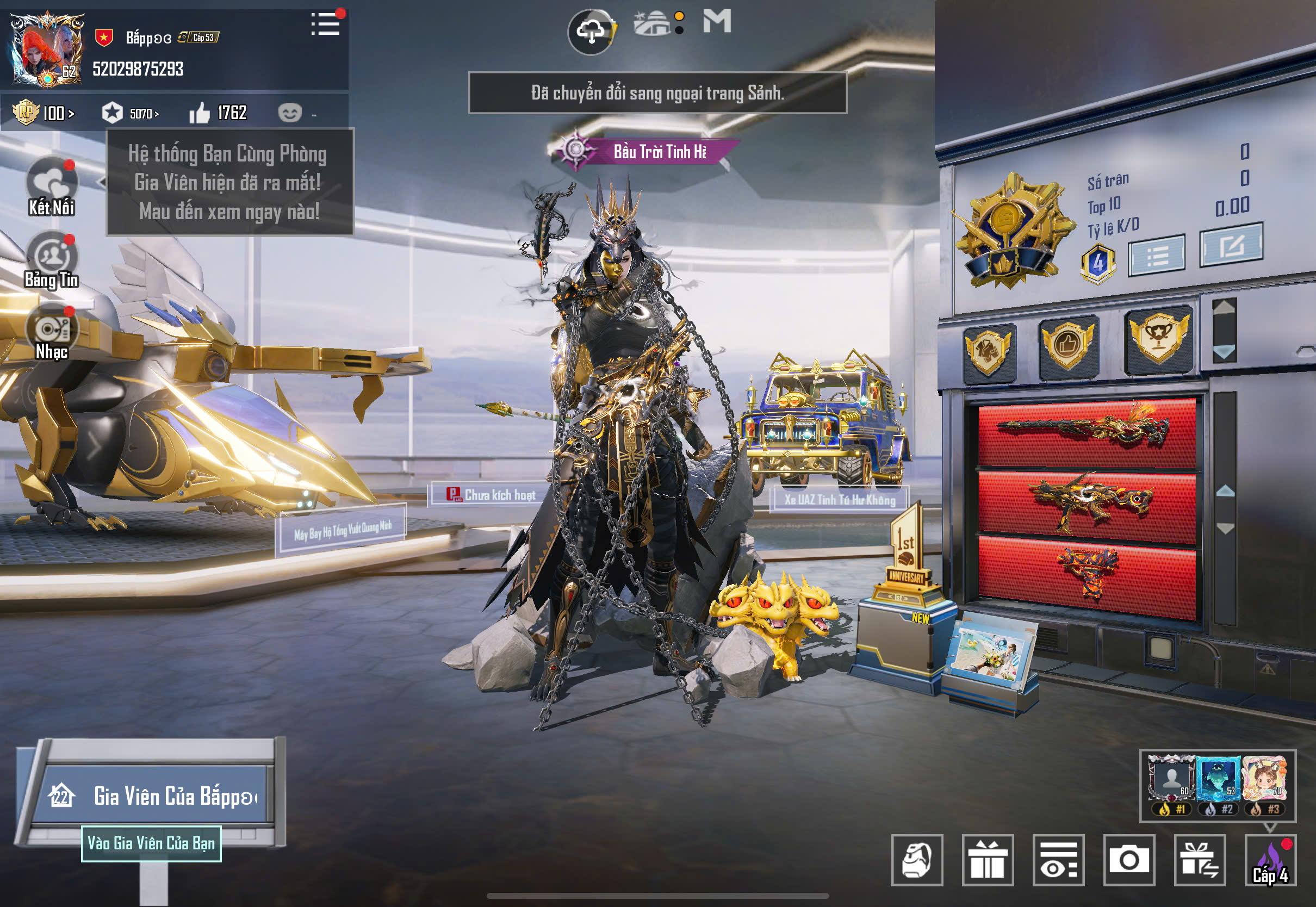Open the edit profile pencil button

point(1231,245)
